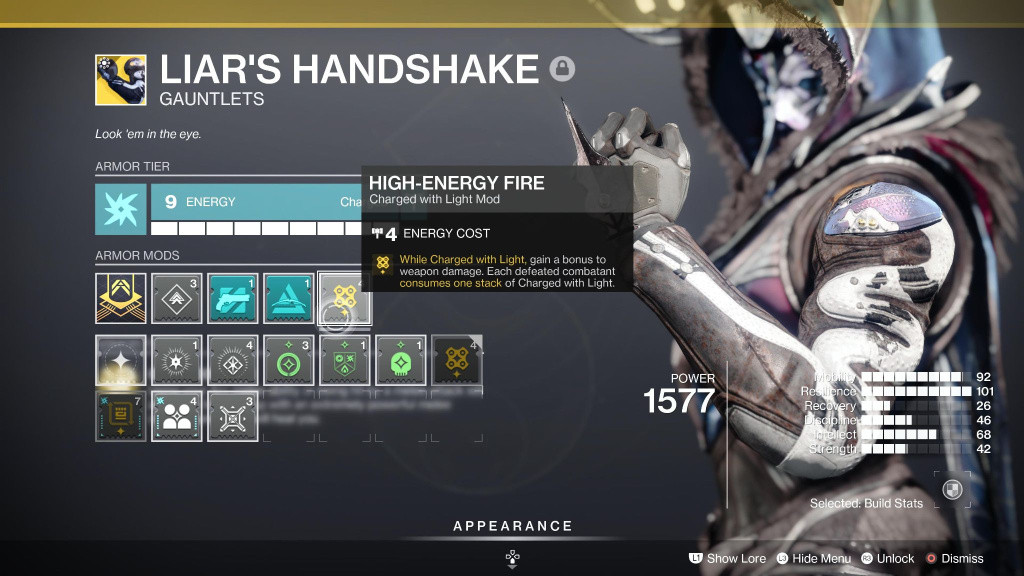Click the equipped High-Energy Fire mod socket
This screenshot has width=1024, height=576.
pos(345,298)
